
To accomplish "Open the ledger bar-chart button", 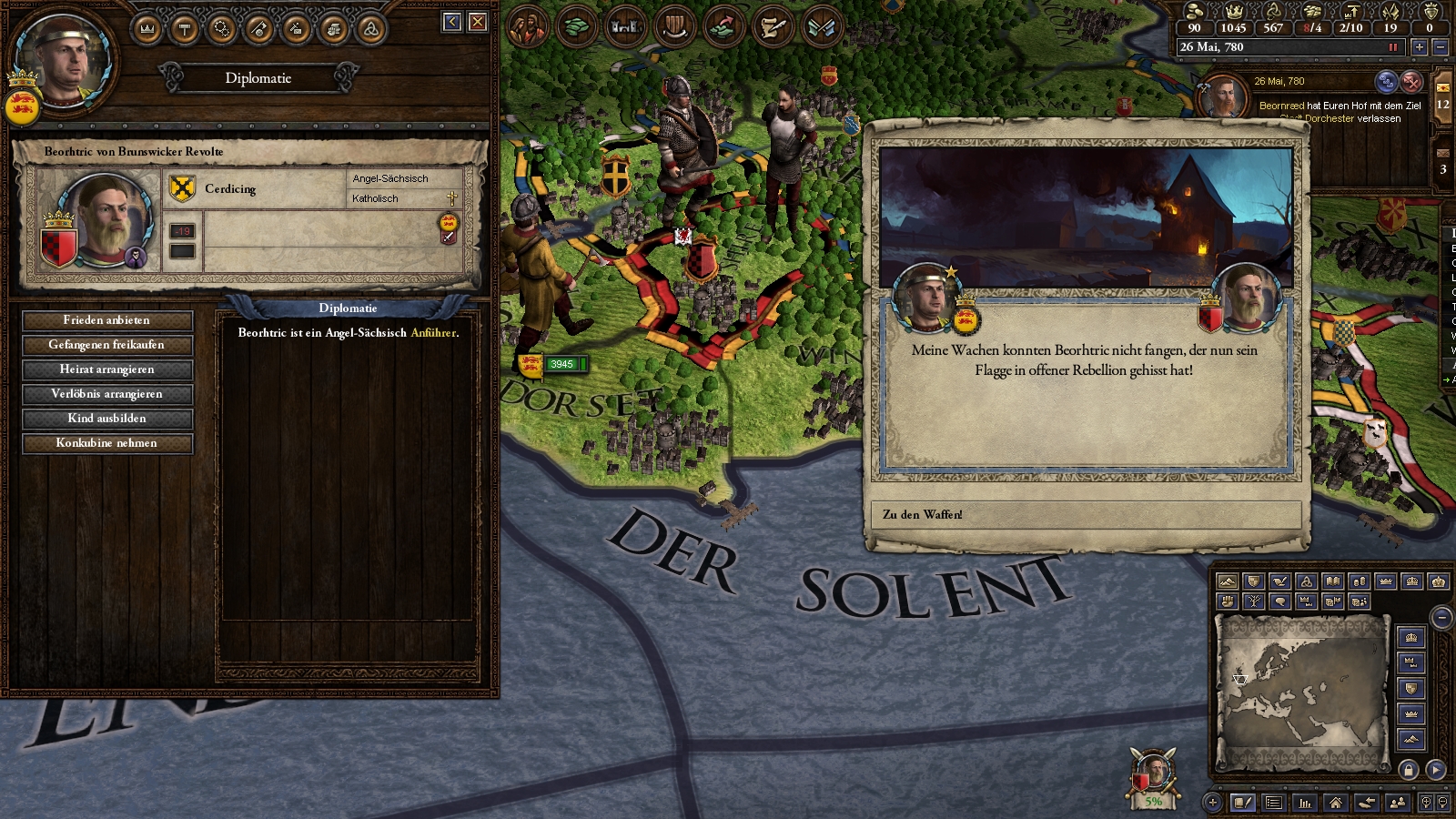I will 1305,803.
